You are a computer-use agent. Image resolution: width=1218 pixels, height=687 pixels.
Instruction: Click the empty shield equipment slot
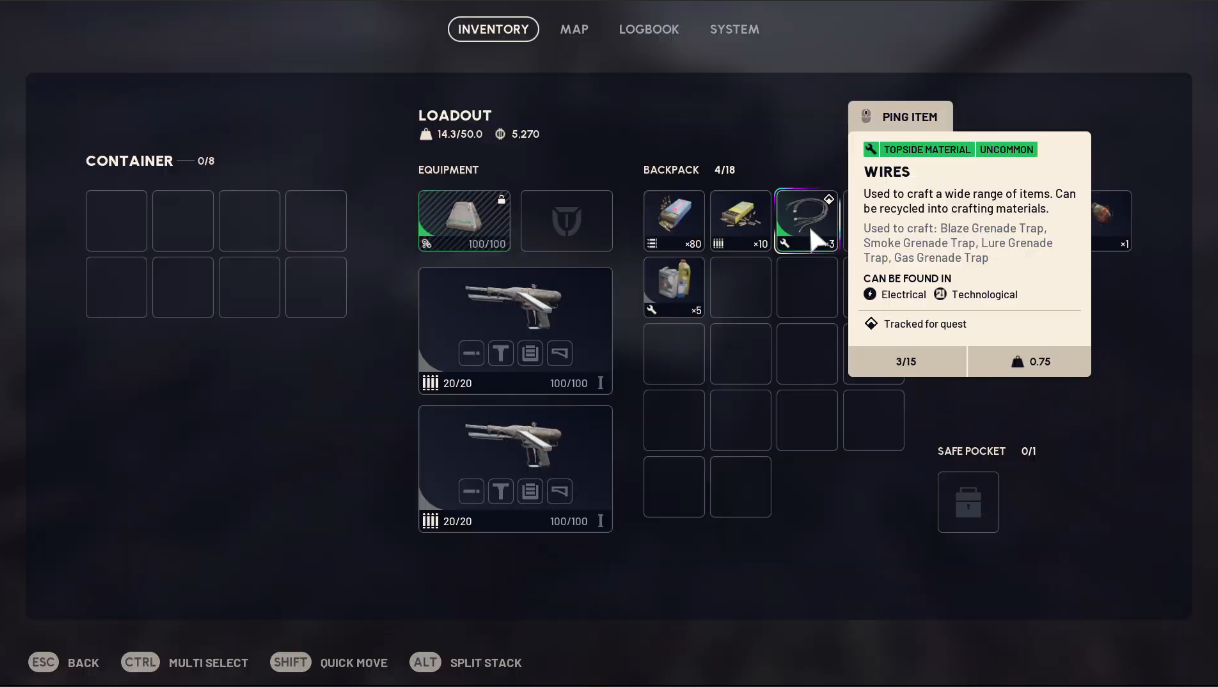[x=566, y=221]
